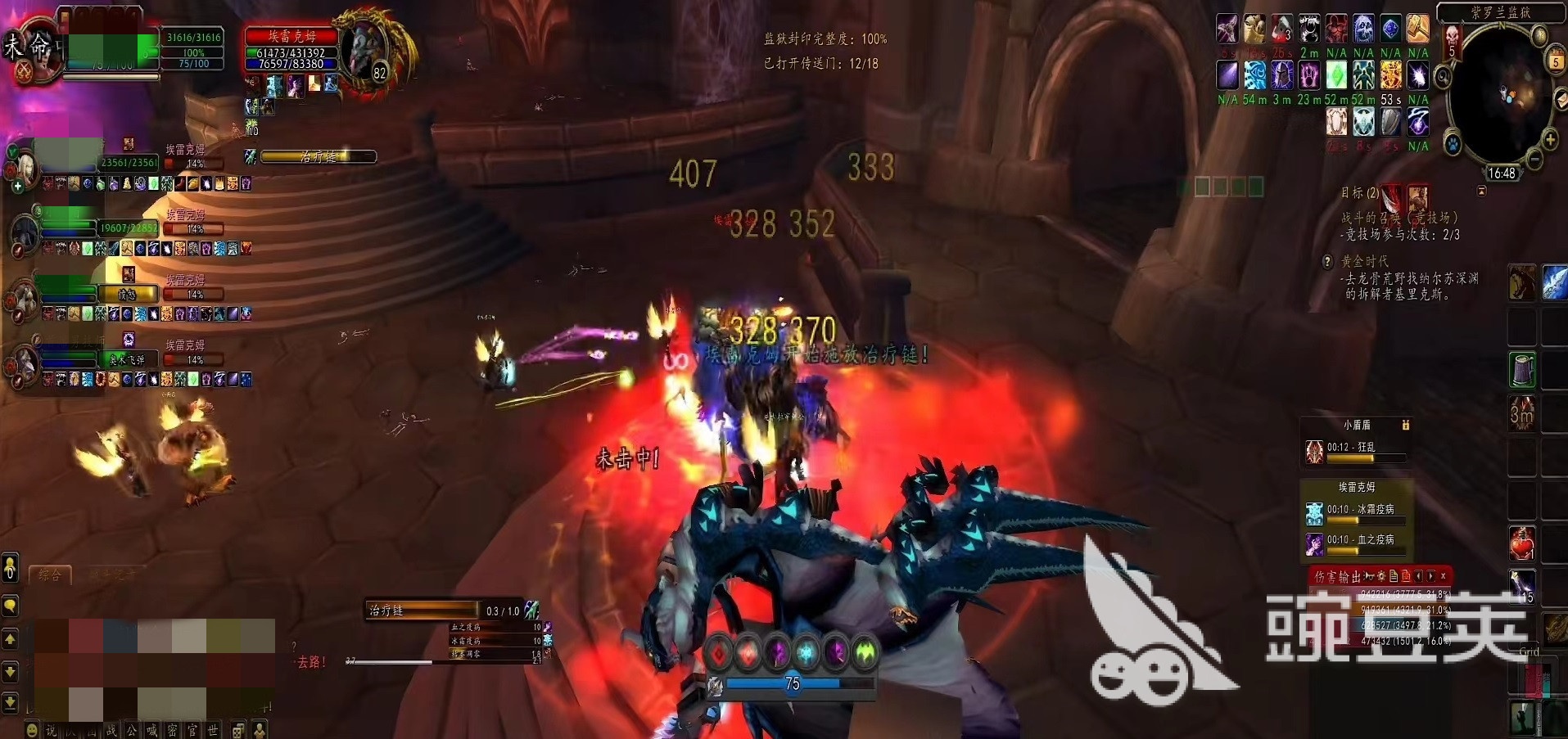
Task: Open the 伤害输出 meter settings gear icon
Action: (x=1381, y=576)
